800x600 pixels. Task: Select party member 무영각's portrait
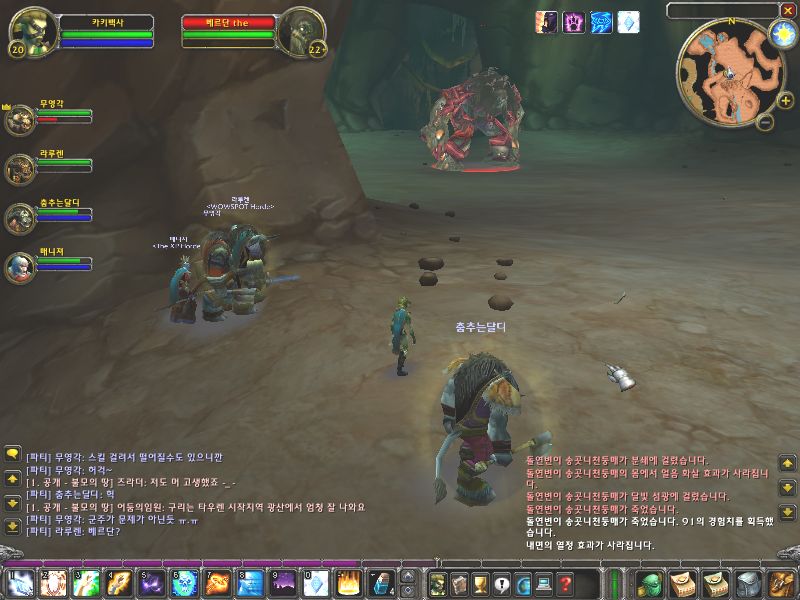[x=19, y=118]
